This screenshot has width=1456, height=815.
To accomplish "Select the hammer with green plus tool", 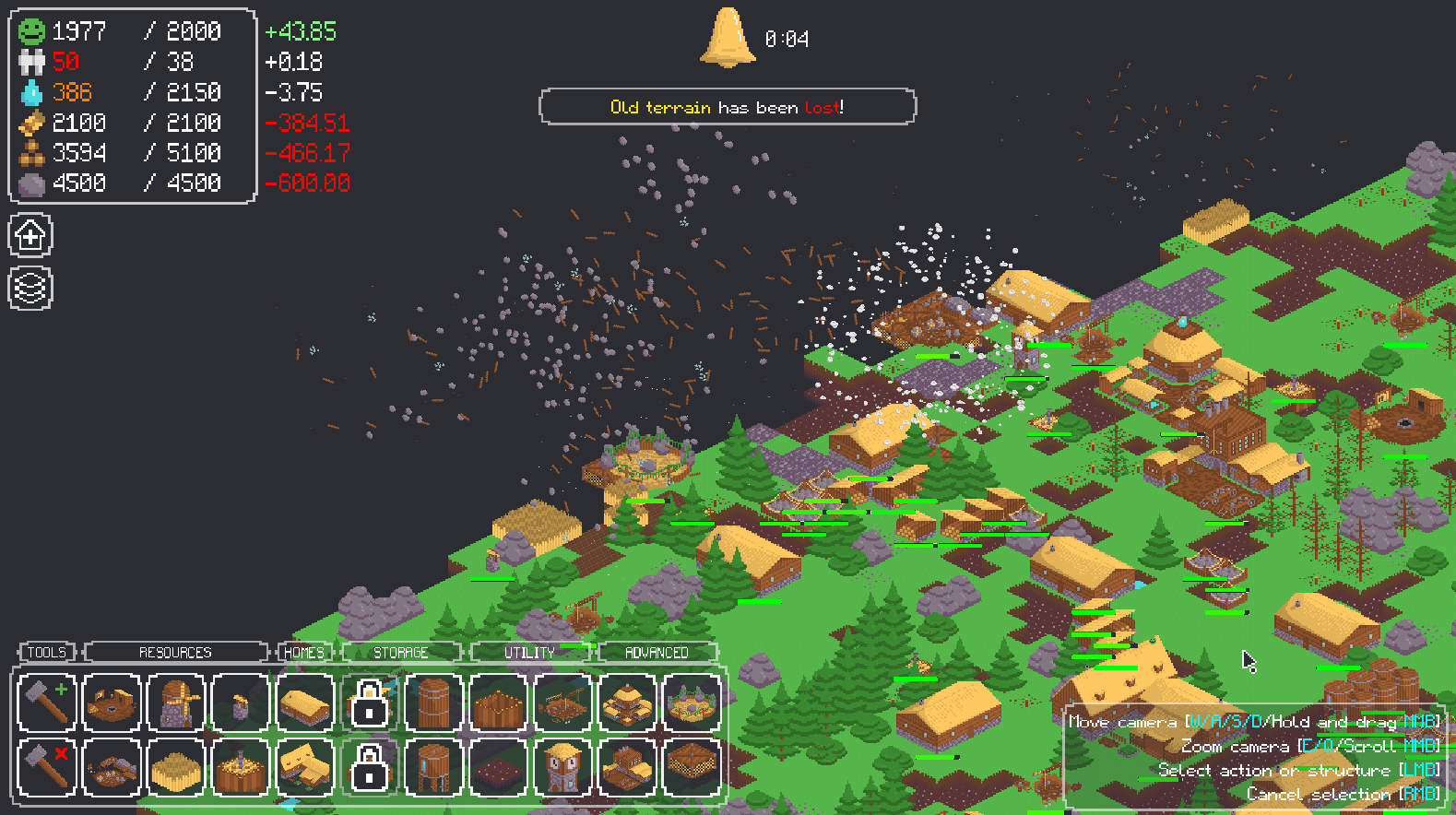I will (46, 703).
